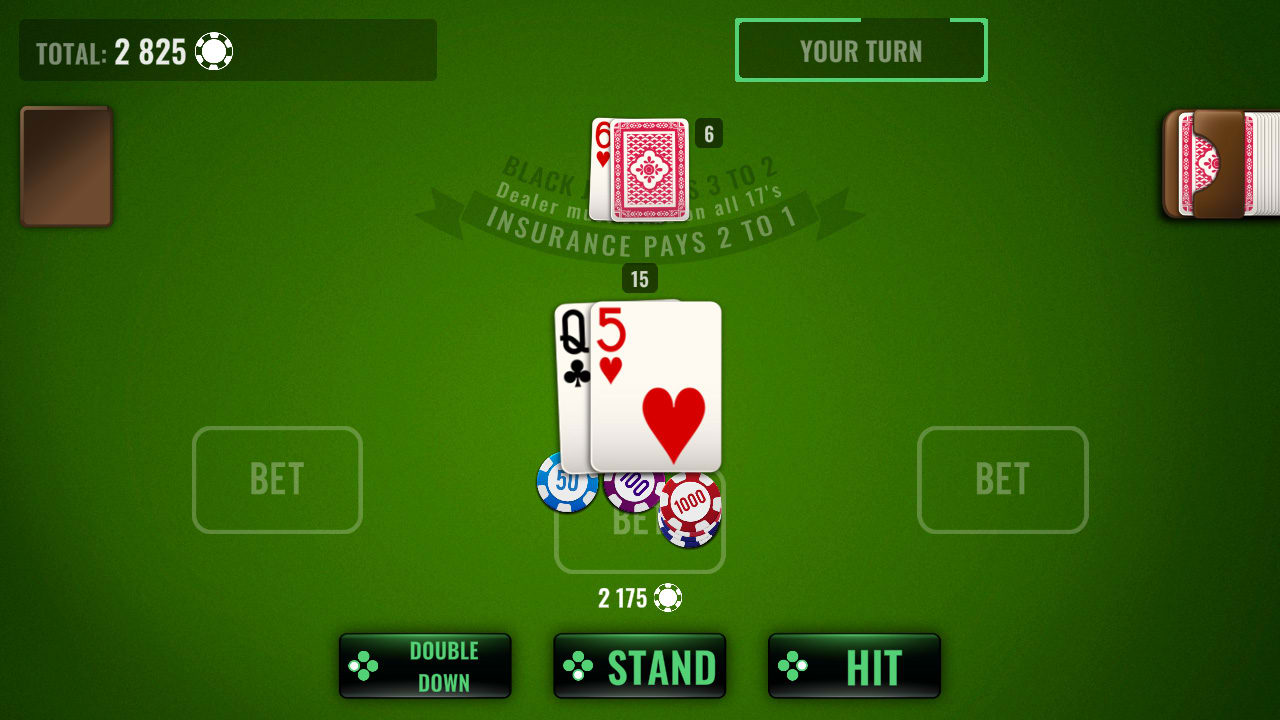Click the right BET placement zone

(1002, 479)
